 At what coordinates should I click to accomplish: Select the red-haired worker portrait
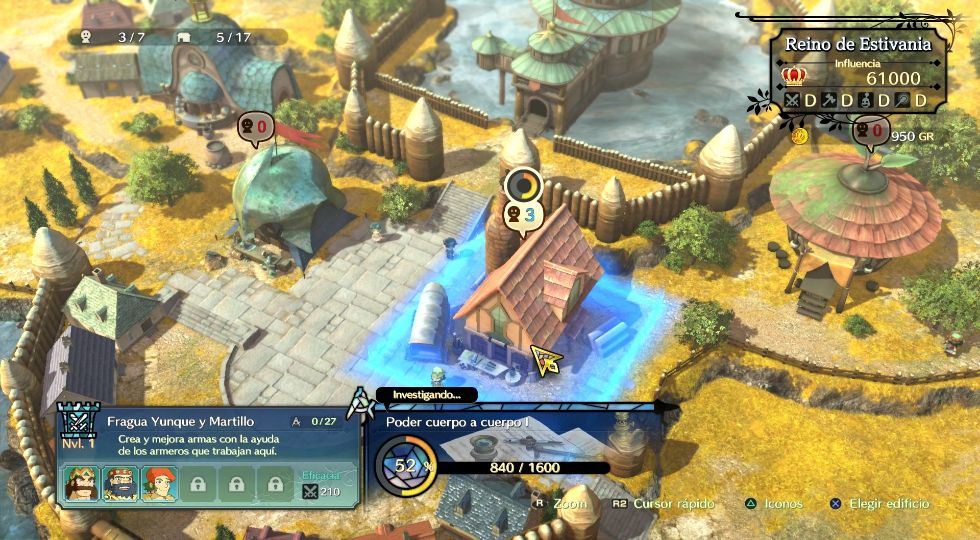158,484
